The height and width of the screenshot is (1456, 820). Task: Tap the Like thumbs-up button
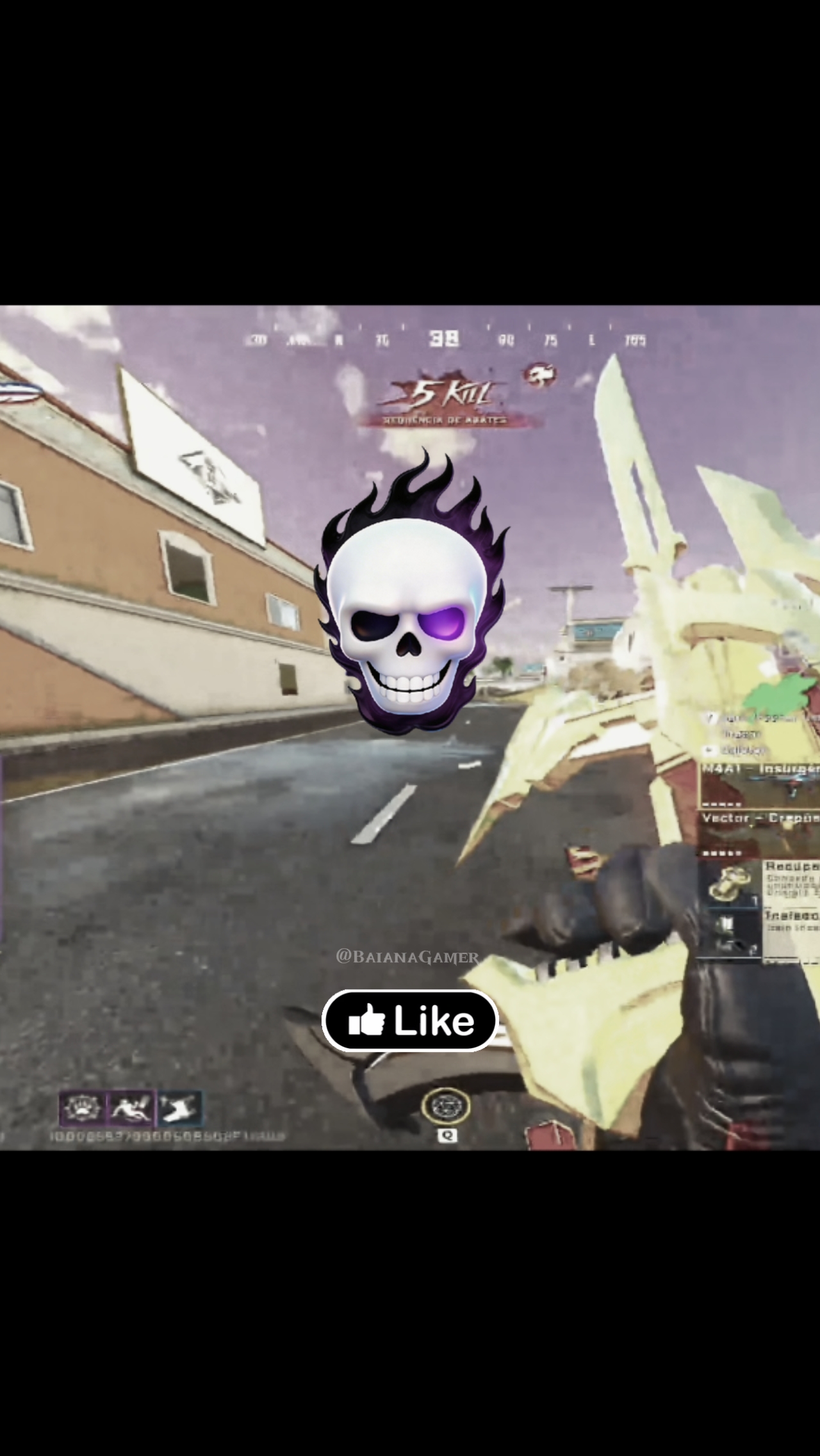(410, 1021)
